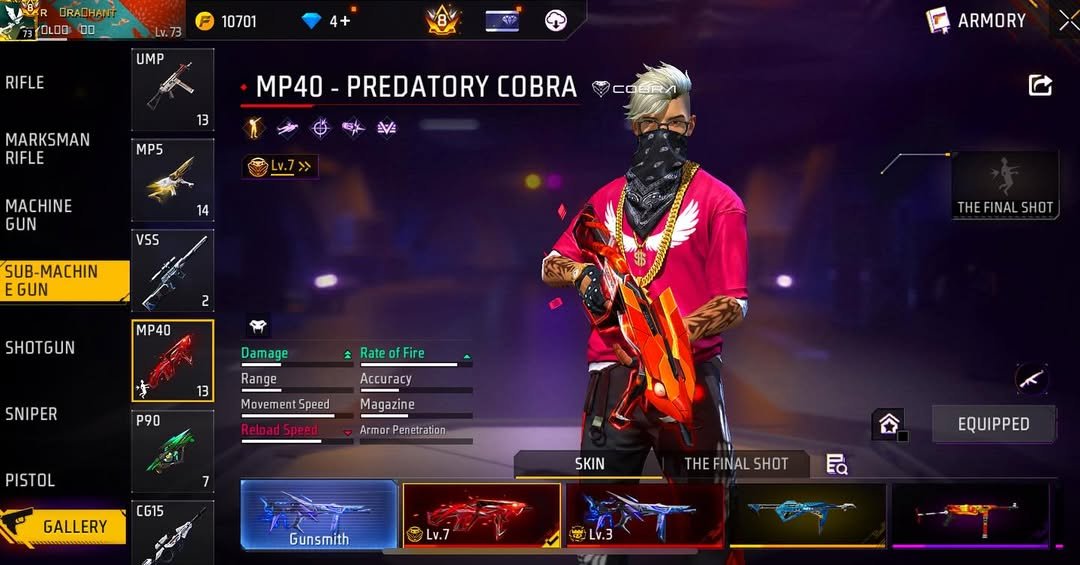Share the weapon skin

pos(1040,86)
